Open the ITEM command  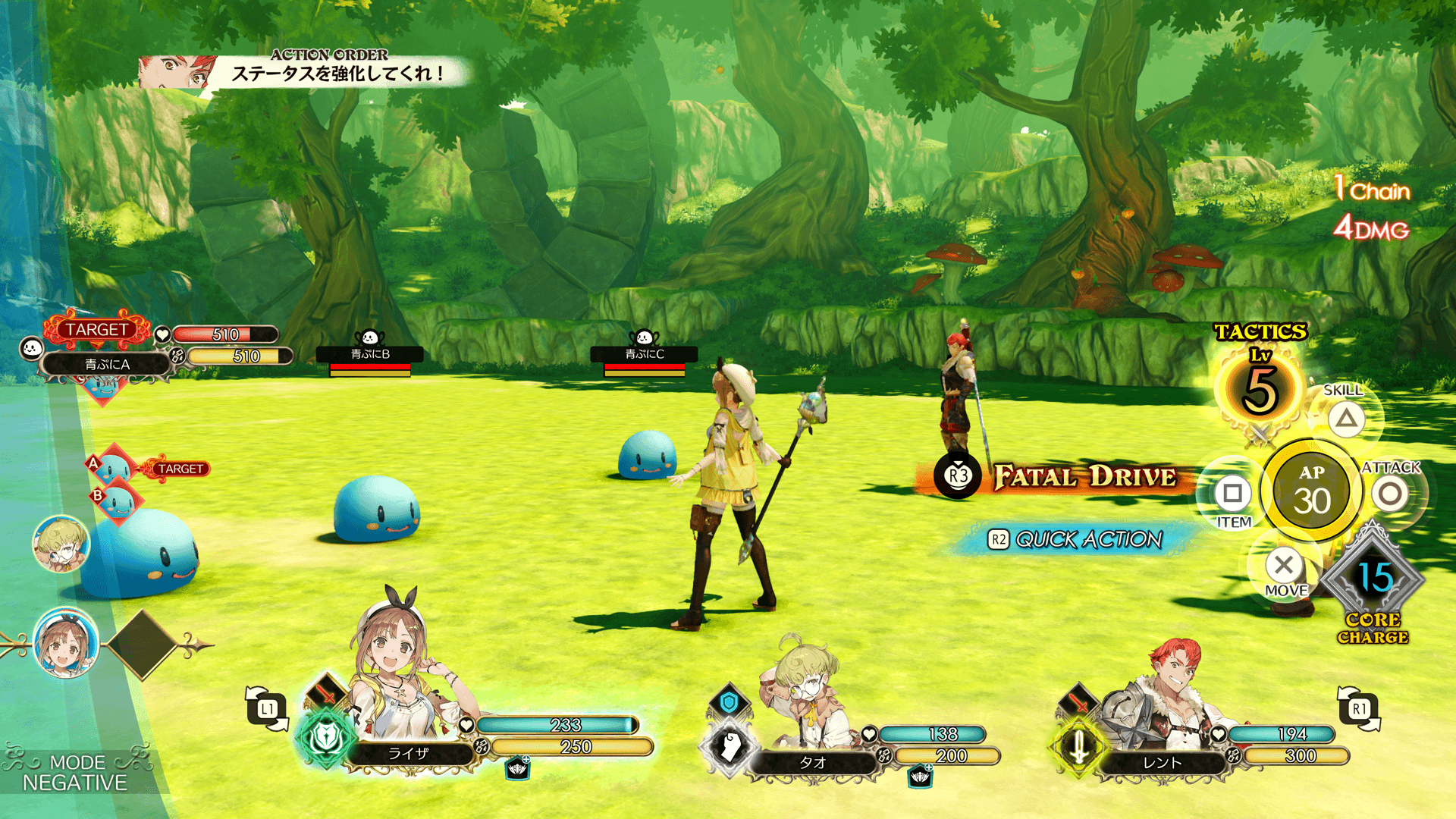(1232, 494)
